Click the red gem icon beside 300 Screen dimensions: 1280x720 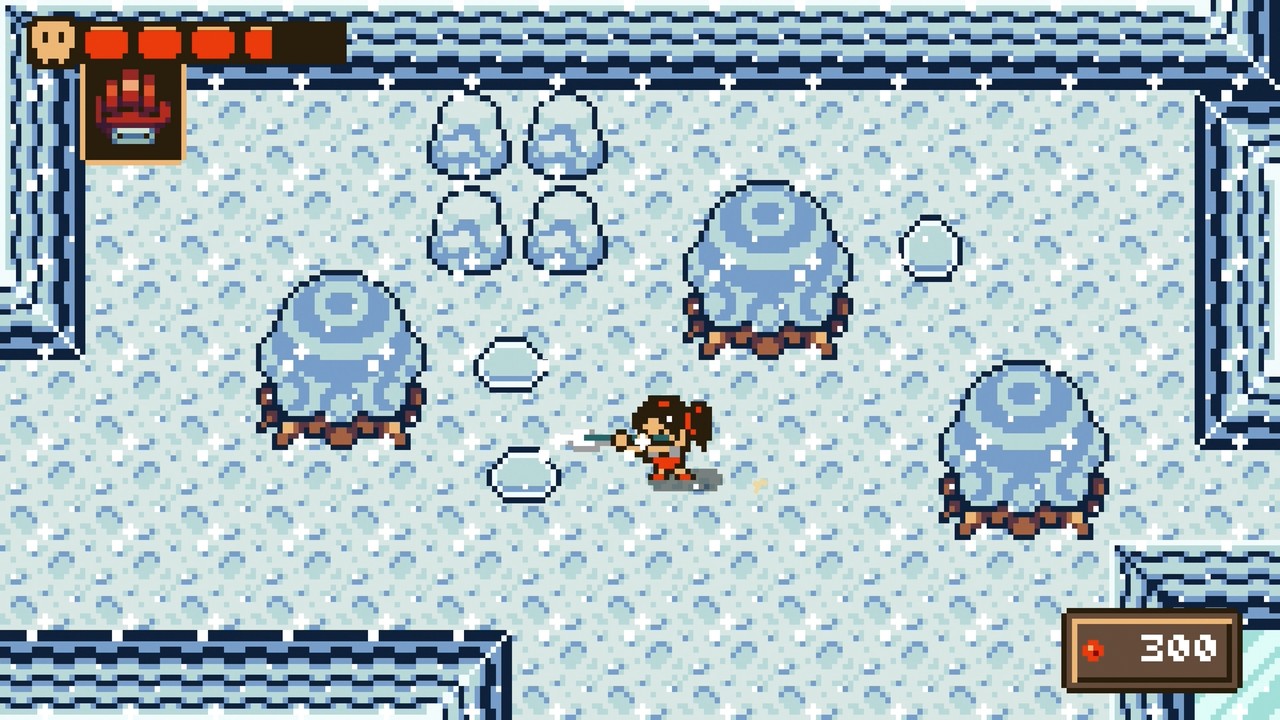[x=1094, y=650]
